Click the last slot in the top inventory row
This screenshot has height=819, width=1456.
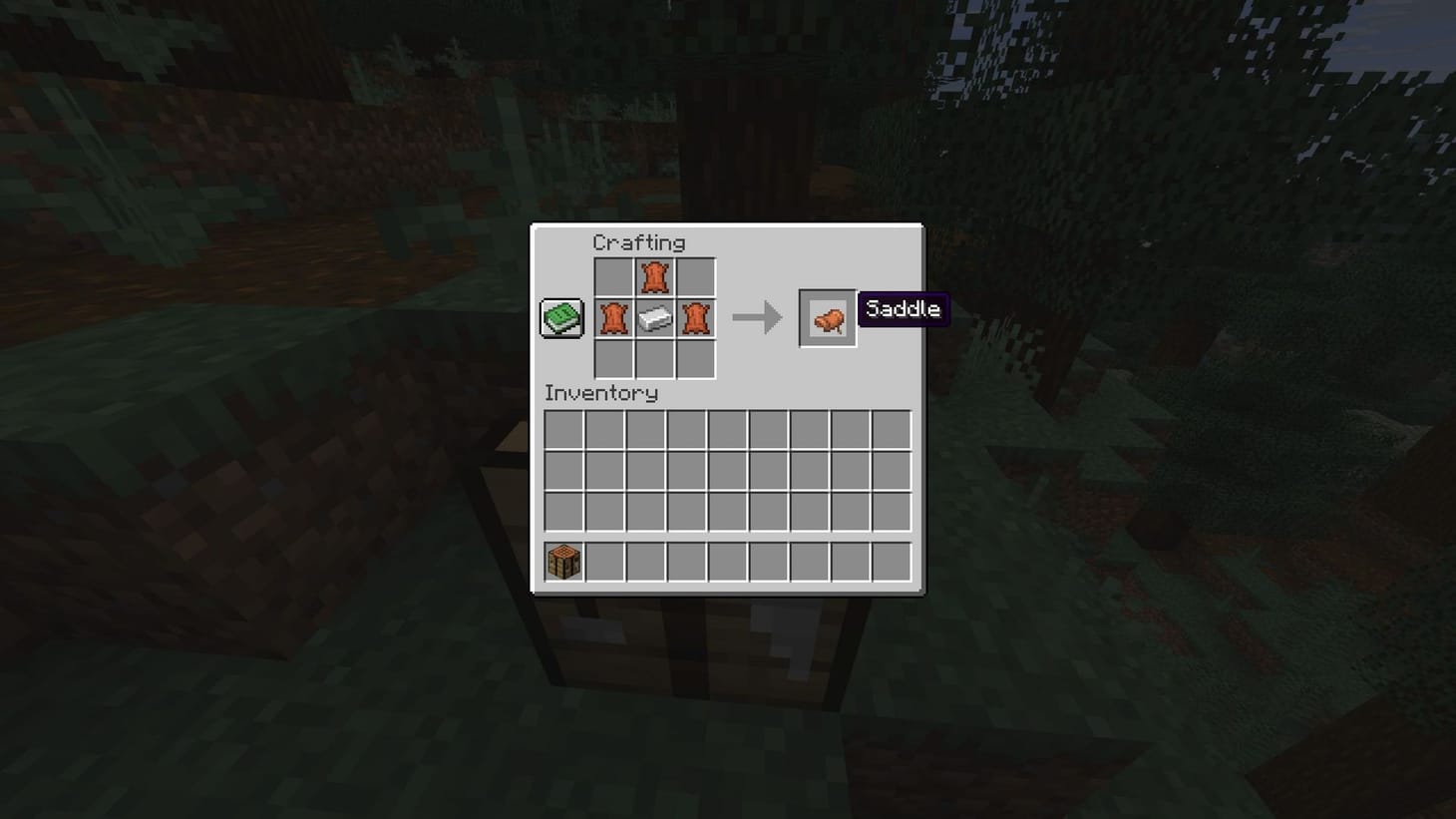pos(891,429)
